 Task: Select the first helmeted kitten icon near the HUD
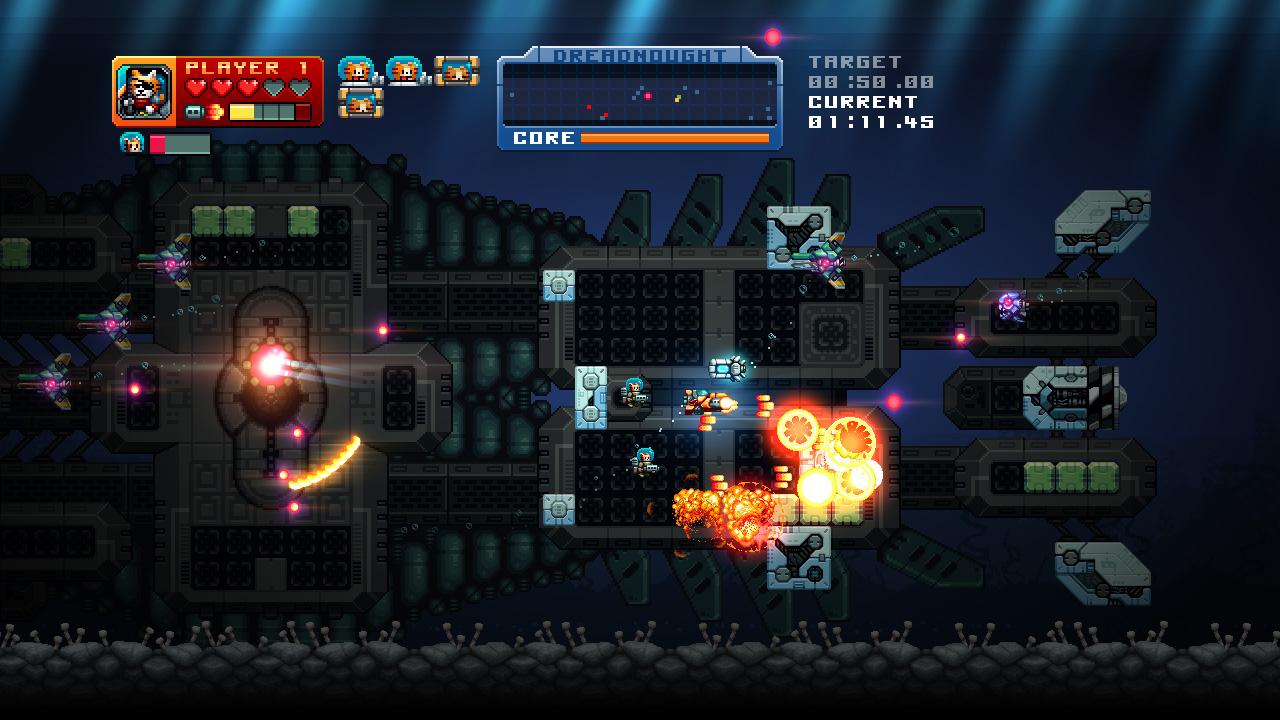pyautogui.click(x=356, y=72)
